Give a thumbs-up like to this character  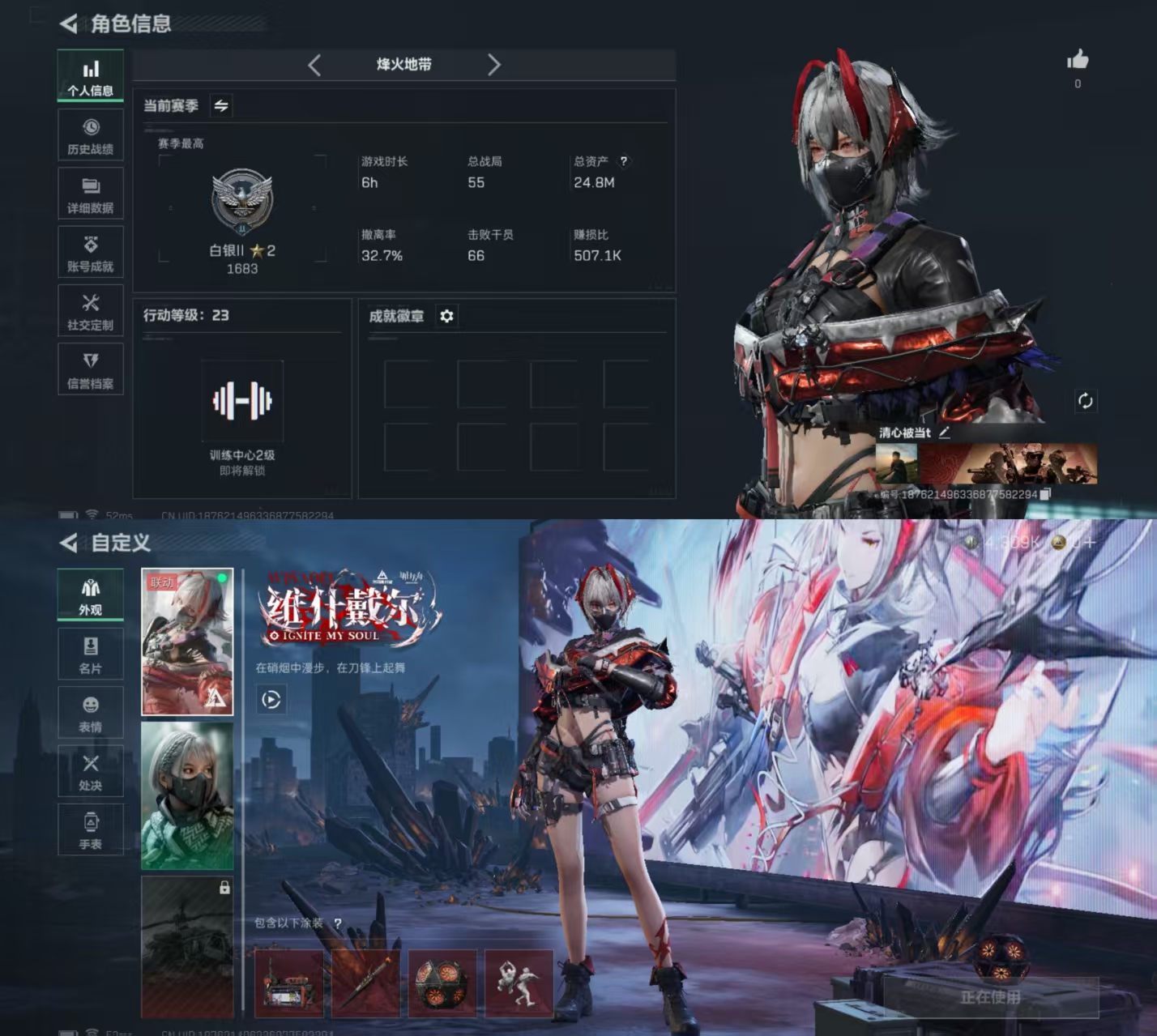1078,61
